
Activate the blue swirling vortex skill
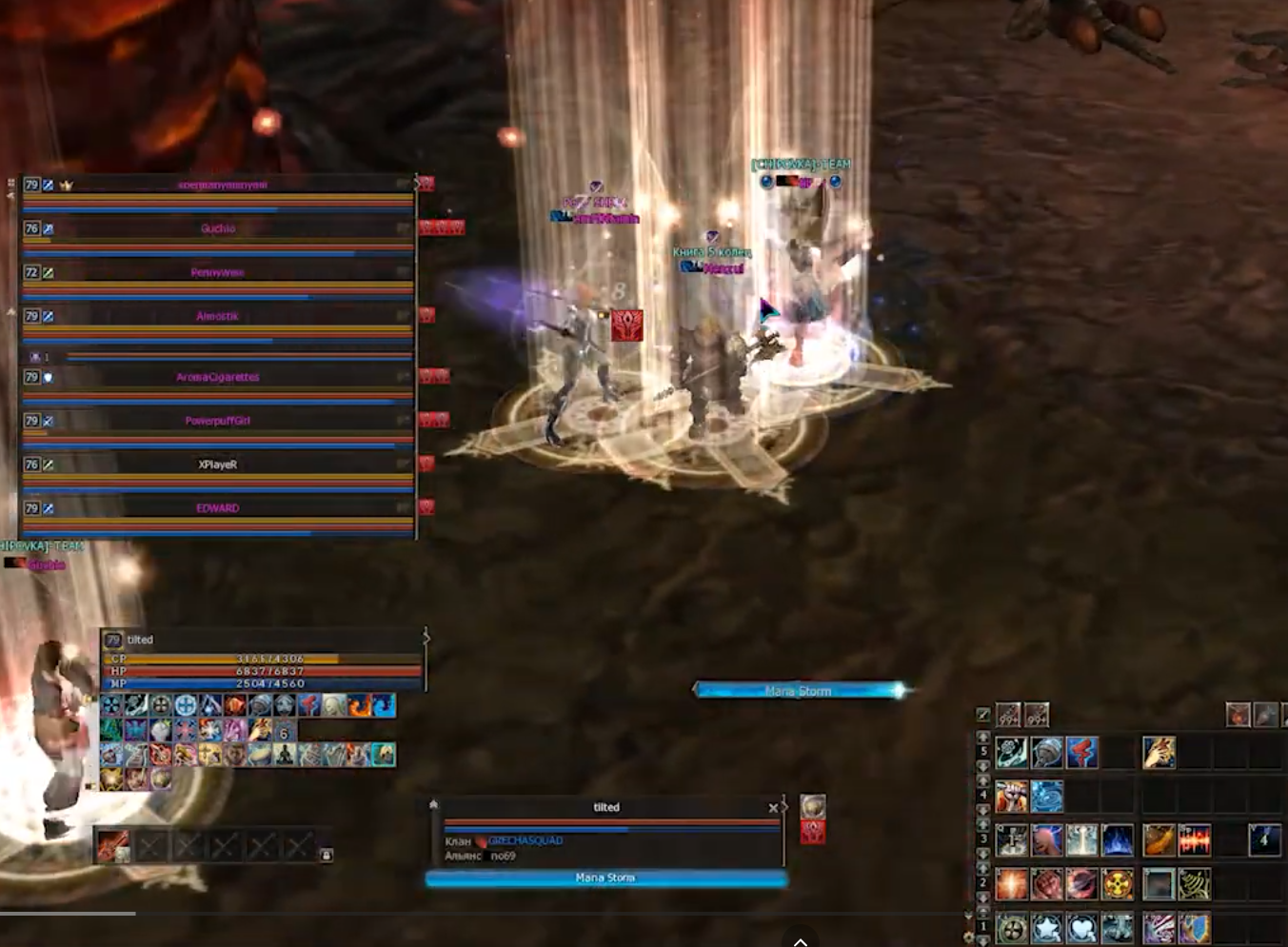pos(1047,797)
